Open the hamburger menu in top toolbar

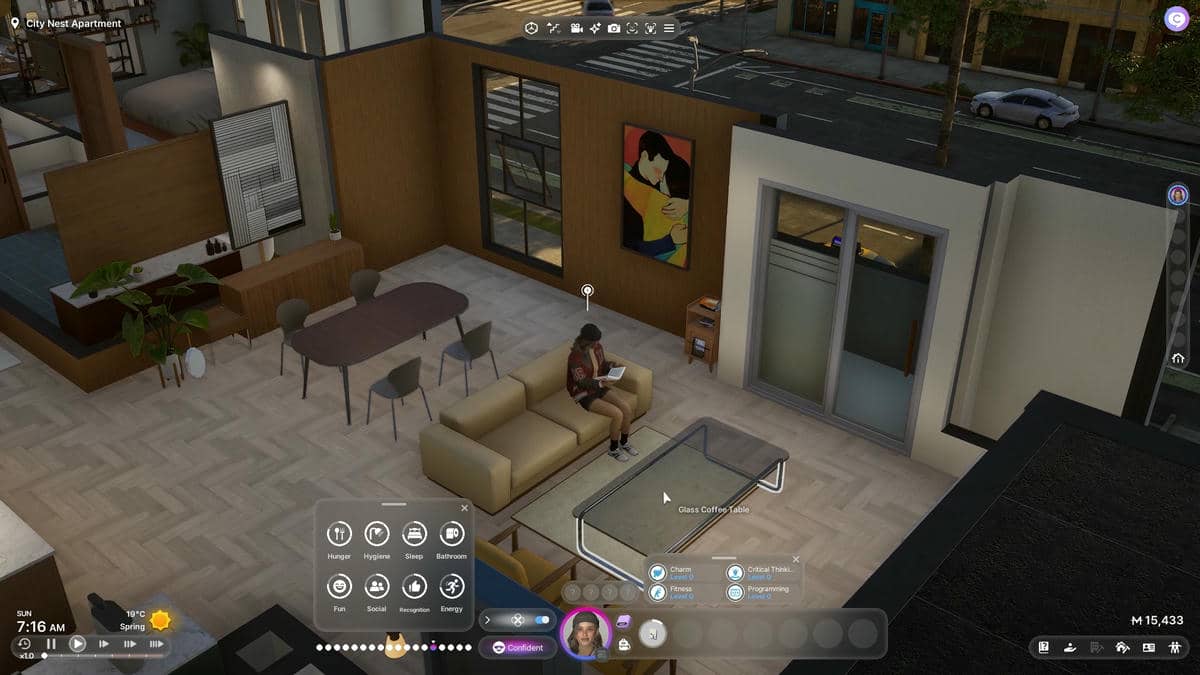click(669, 28)
